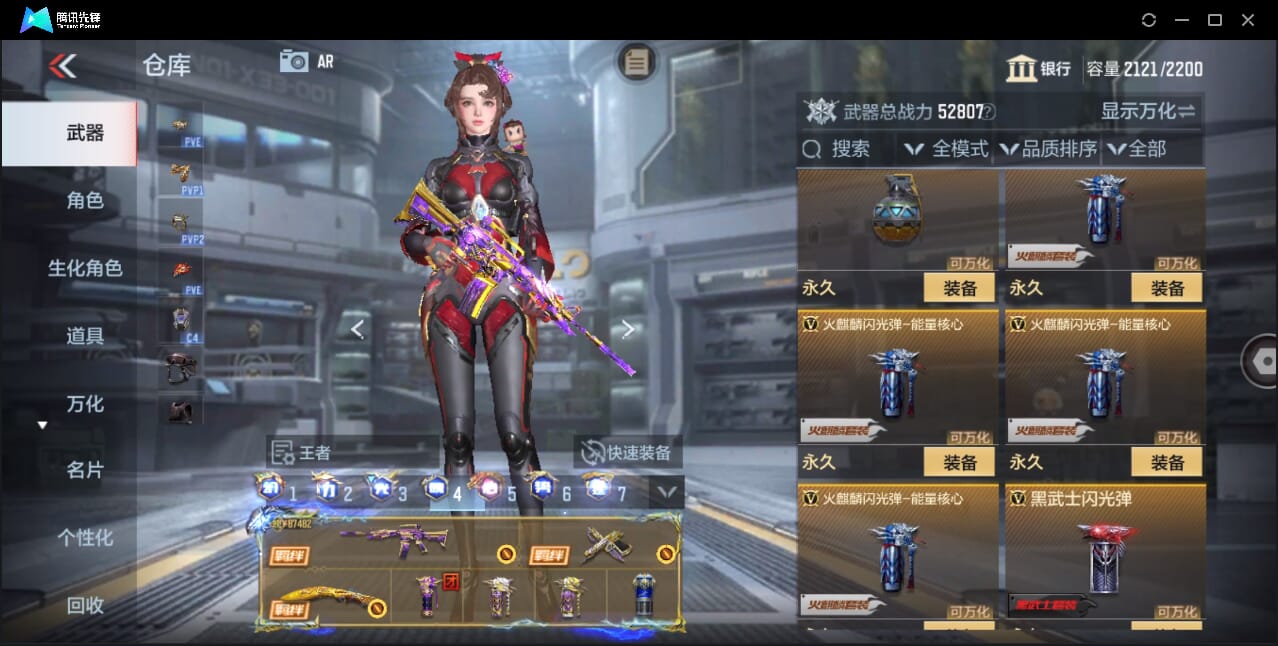Viewport: 1278px width, 646px height.
Task: Rotate to next character with right arrow
Action: tap(627, 329)
